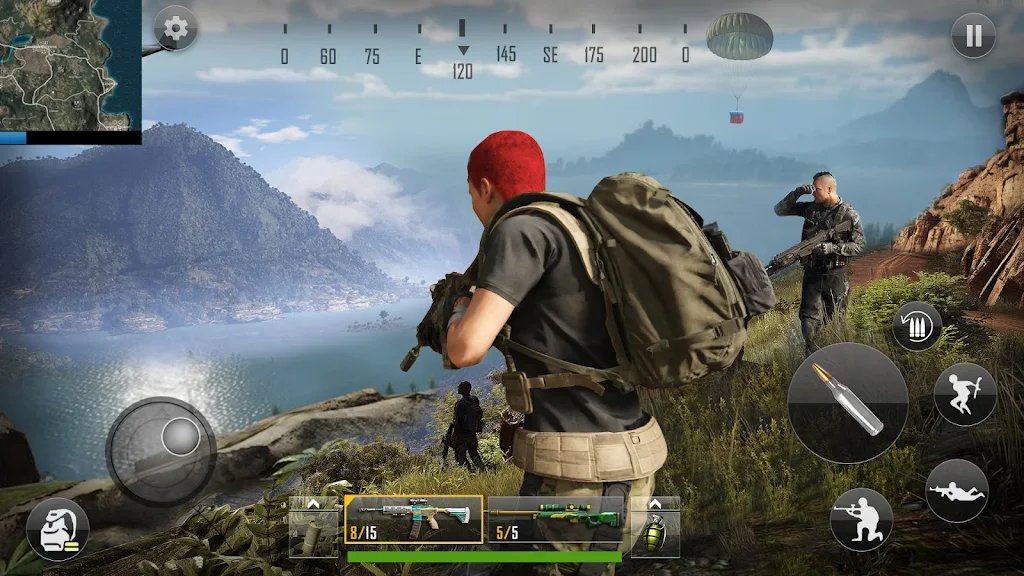
Task: Switch to the green sniper rifle slot
Action: 554,520
